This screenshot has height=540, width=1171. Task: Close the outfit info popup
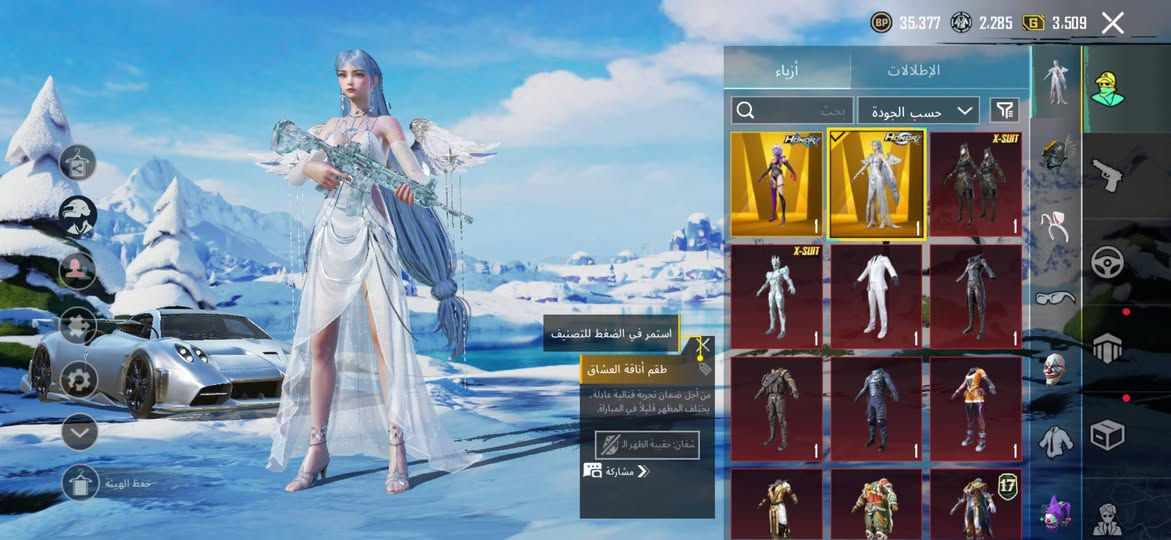703,347
